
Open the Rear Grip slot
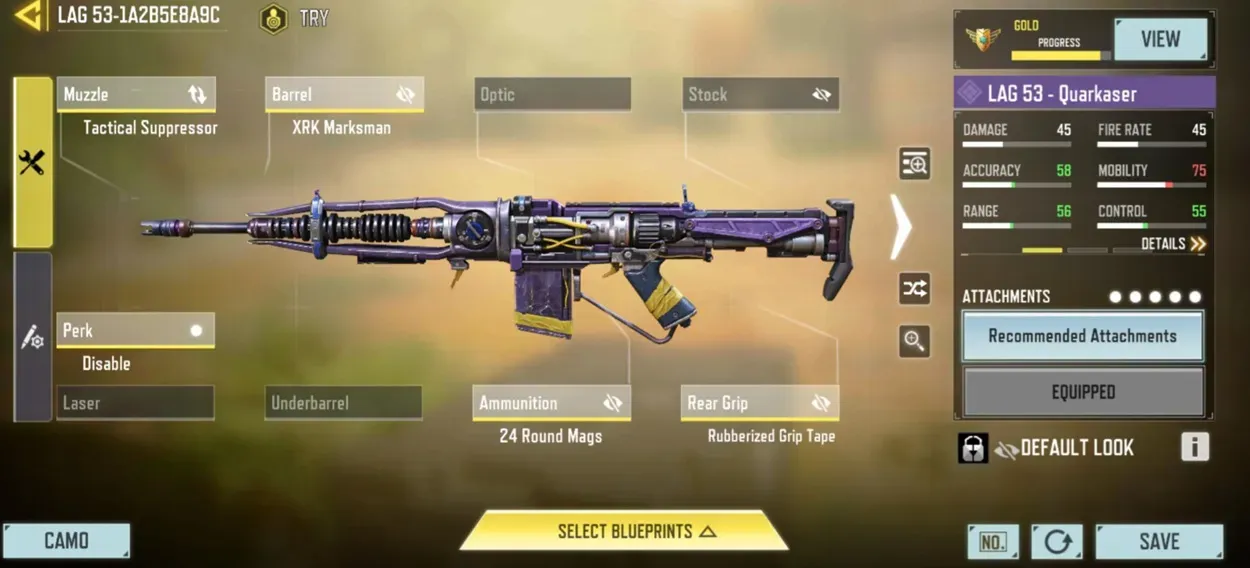pyautogui.click(x=759, y=403)
